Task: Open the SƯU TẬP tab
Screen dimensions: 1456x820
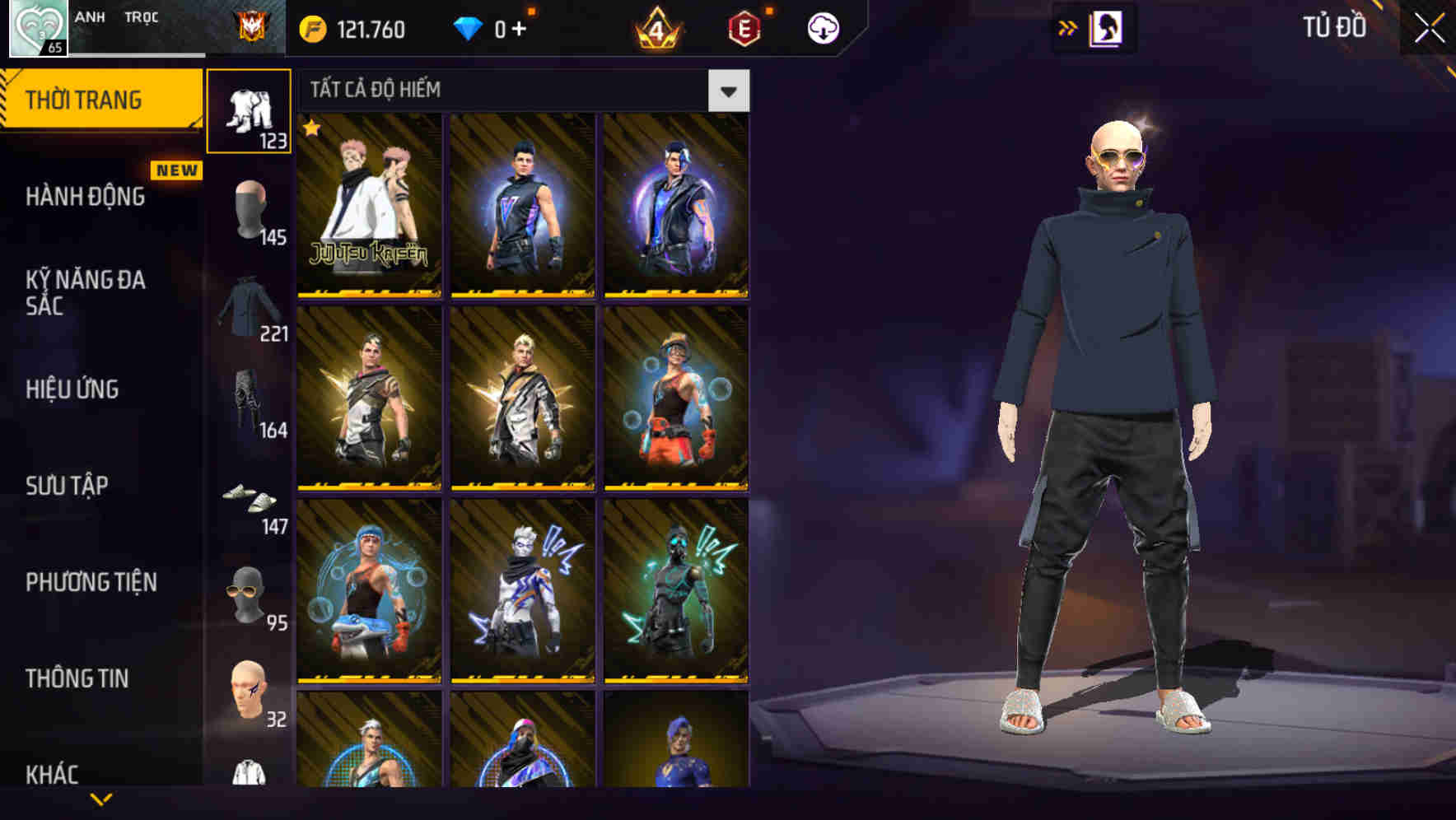Action: [69, 486]
